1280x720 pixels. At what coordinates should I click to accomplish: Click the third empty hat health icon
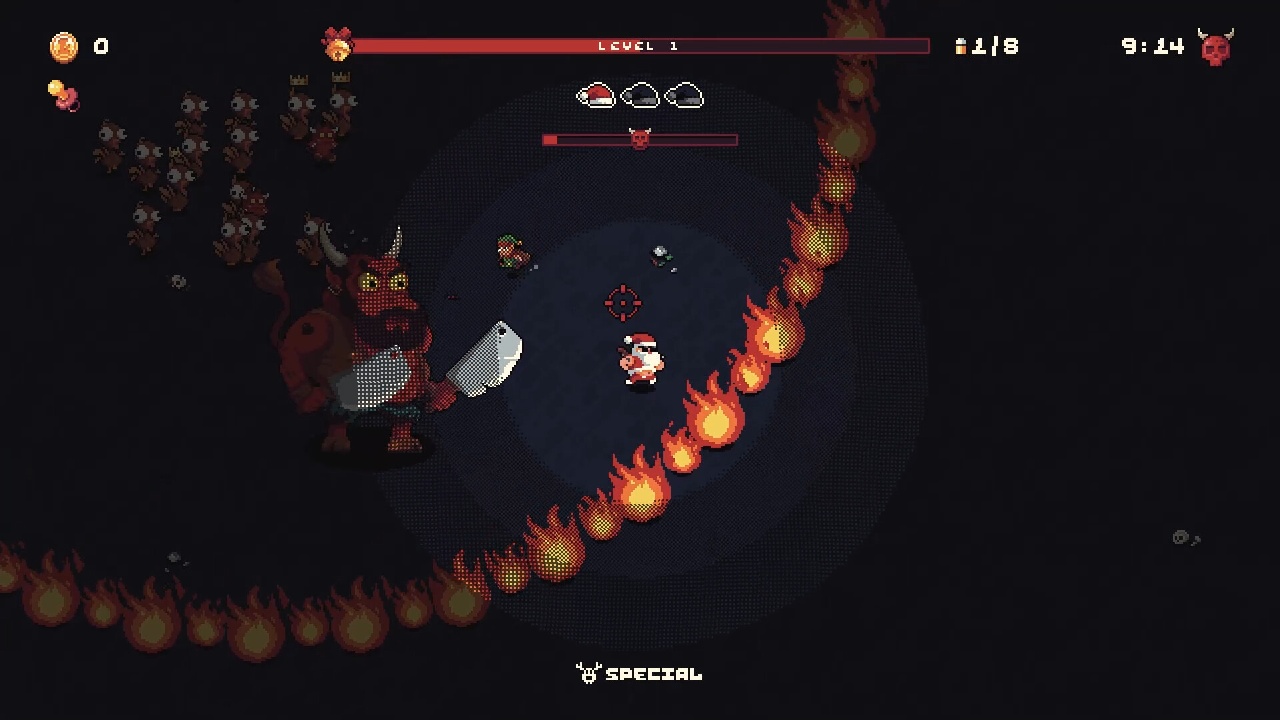tap(684, 96)
